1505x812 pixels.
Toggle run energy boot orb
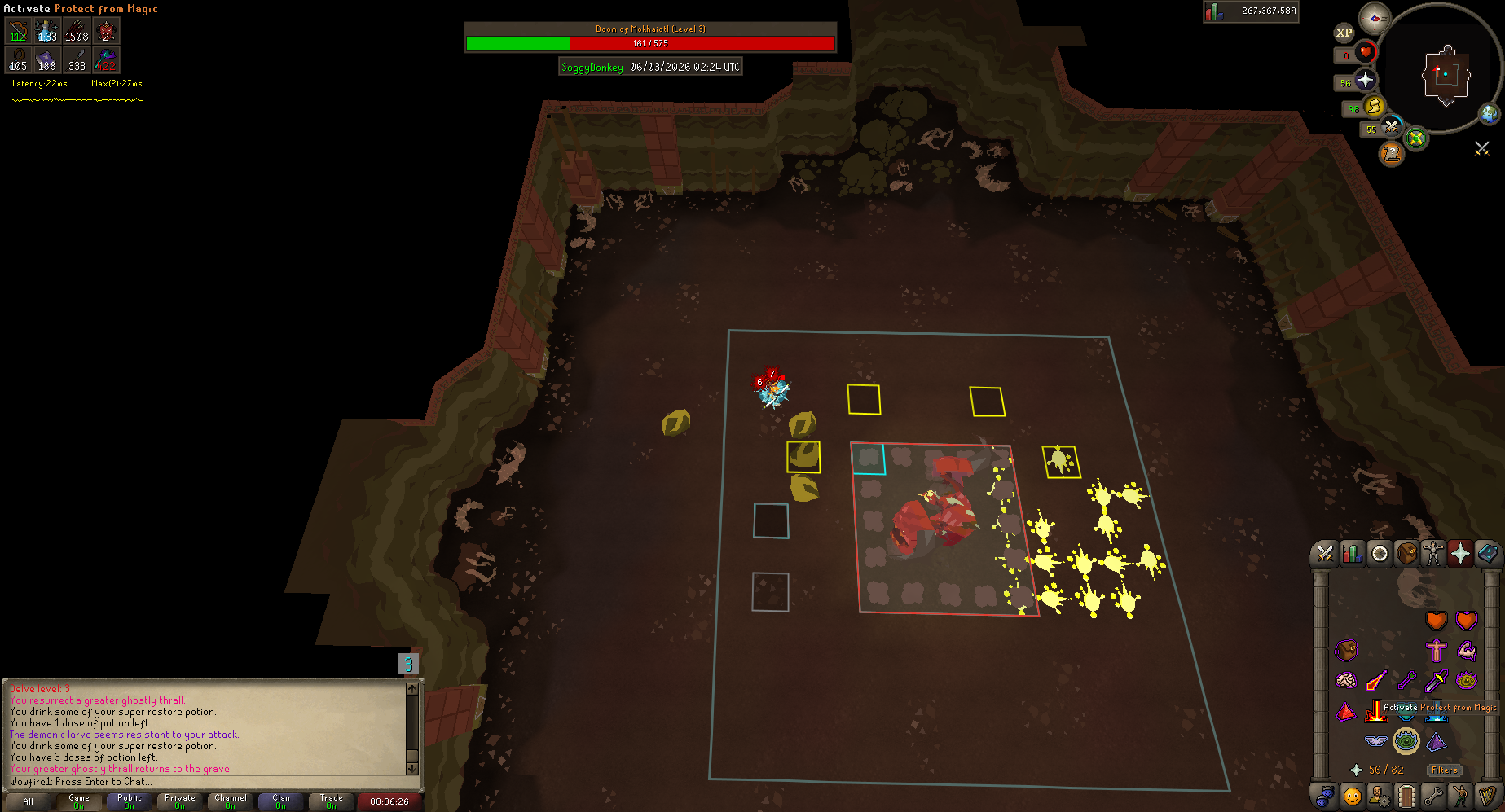pyautogui.click(x=1375, y=106)
